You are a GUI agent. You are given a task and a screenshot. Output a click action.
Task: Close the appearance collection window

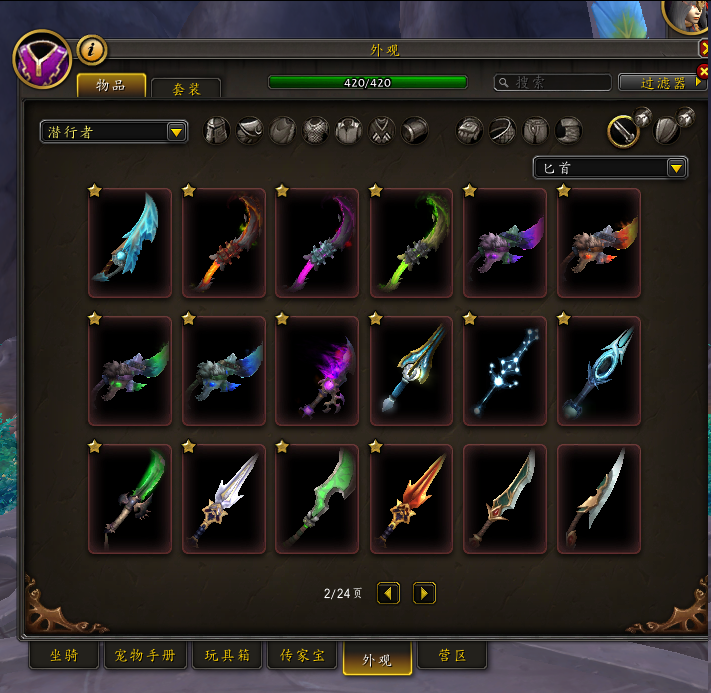(x=704, y=48)
